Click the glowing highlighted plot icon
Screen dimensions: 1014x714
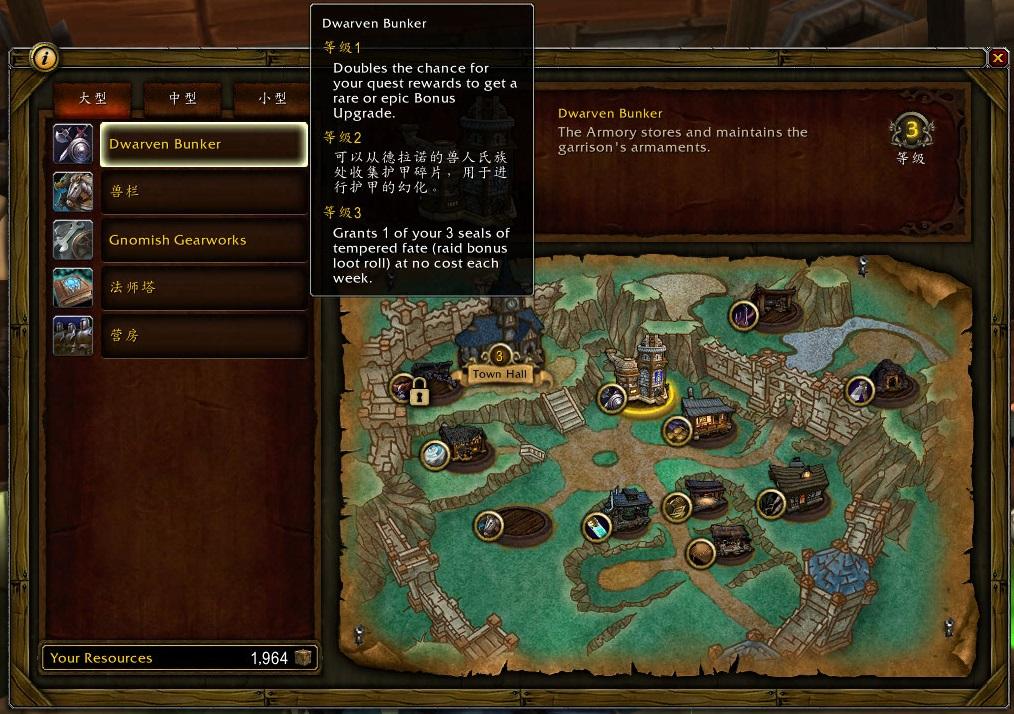point(613,397)
